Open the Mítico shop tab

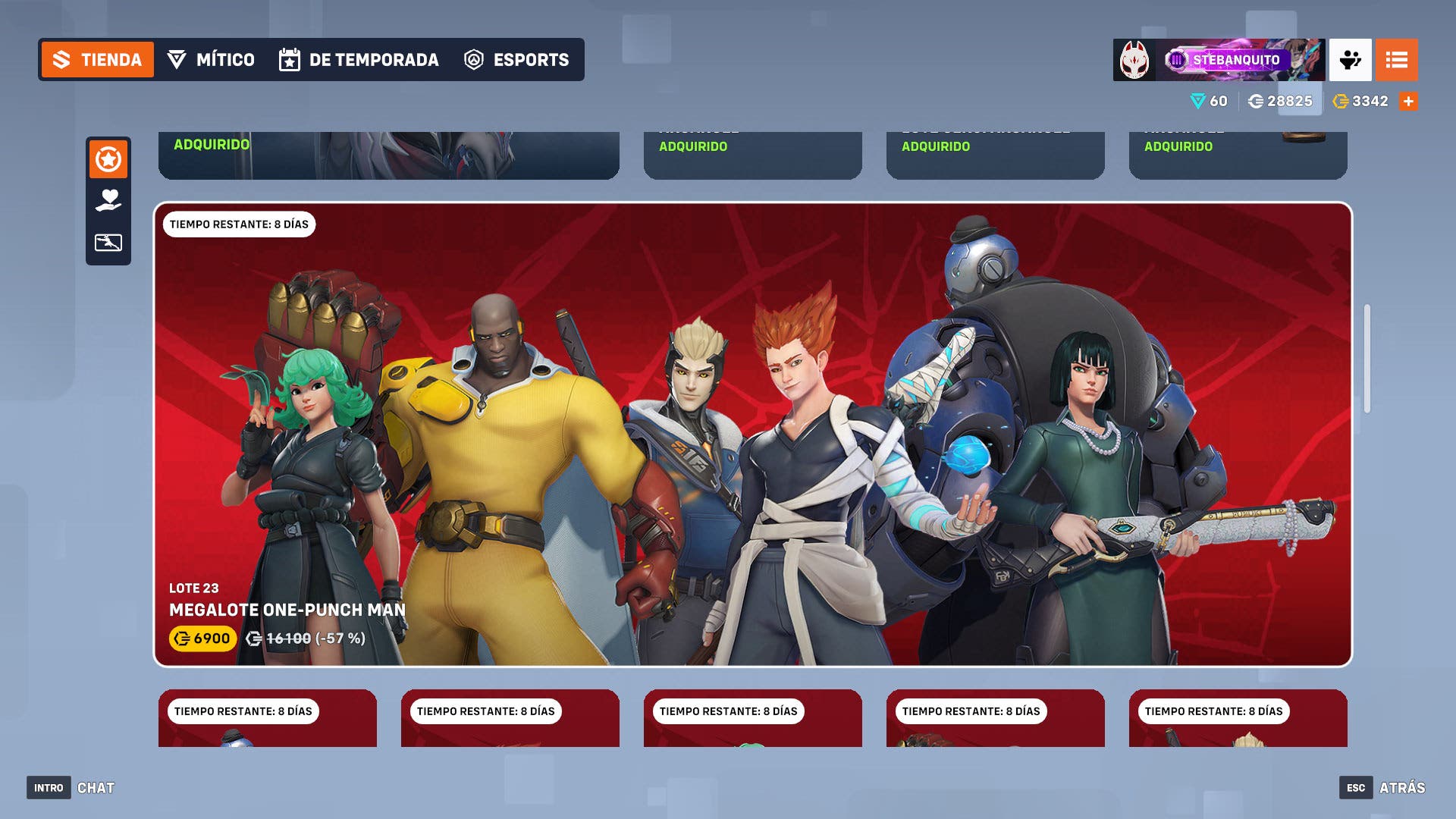[211, 60]
